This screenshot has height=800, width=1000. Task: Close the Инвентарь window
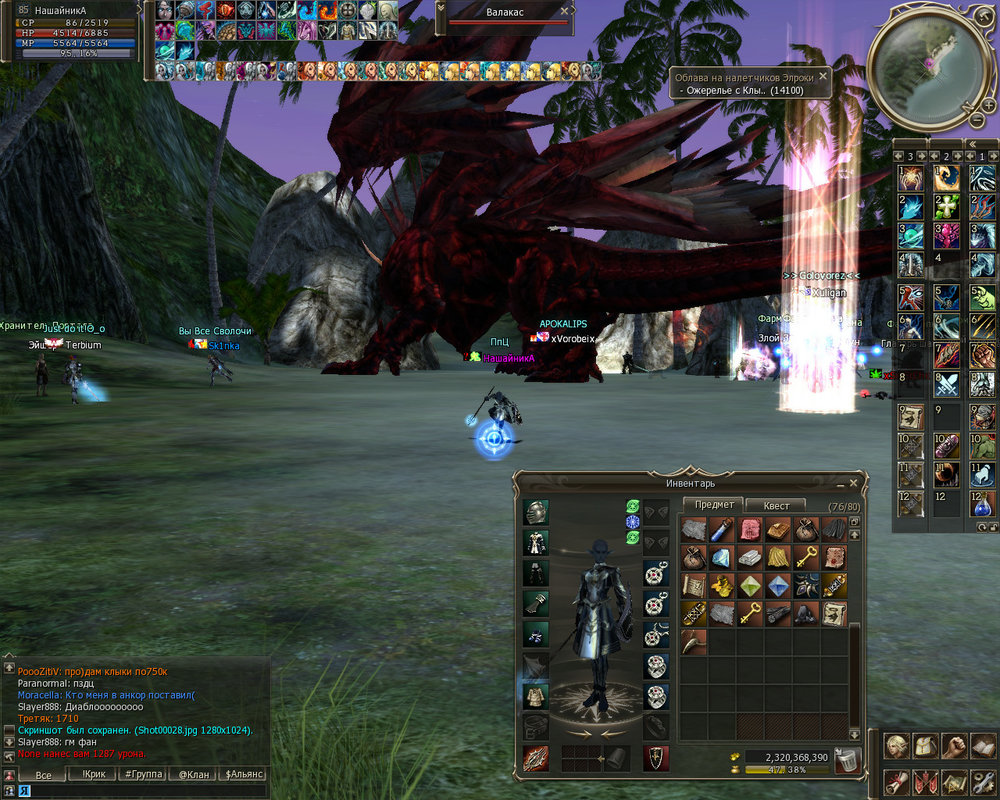(x=853, y=483)
